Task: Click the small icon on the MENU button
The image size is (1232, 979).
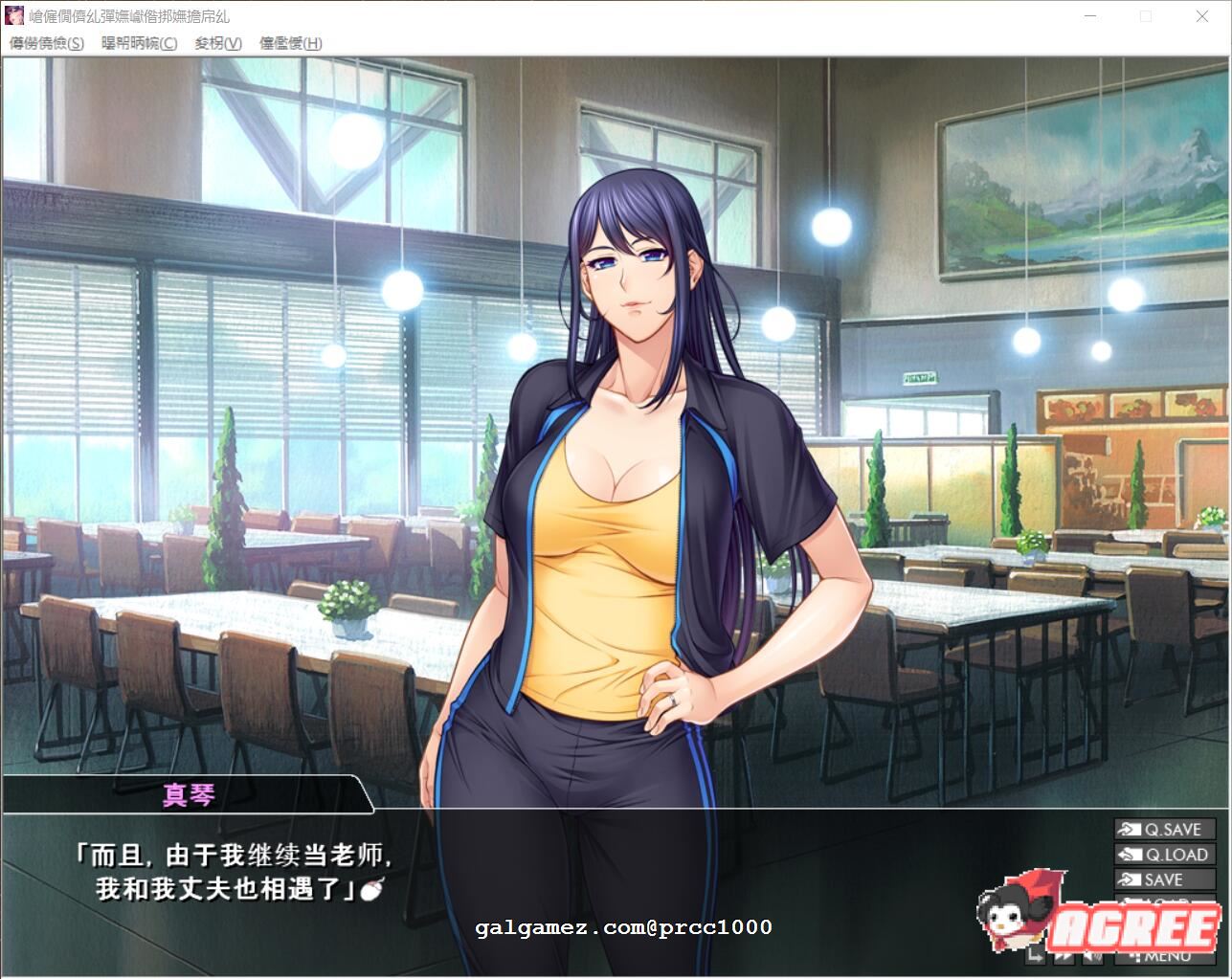Action: coord(1134,959)
